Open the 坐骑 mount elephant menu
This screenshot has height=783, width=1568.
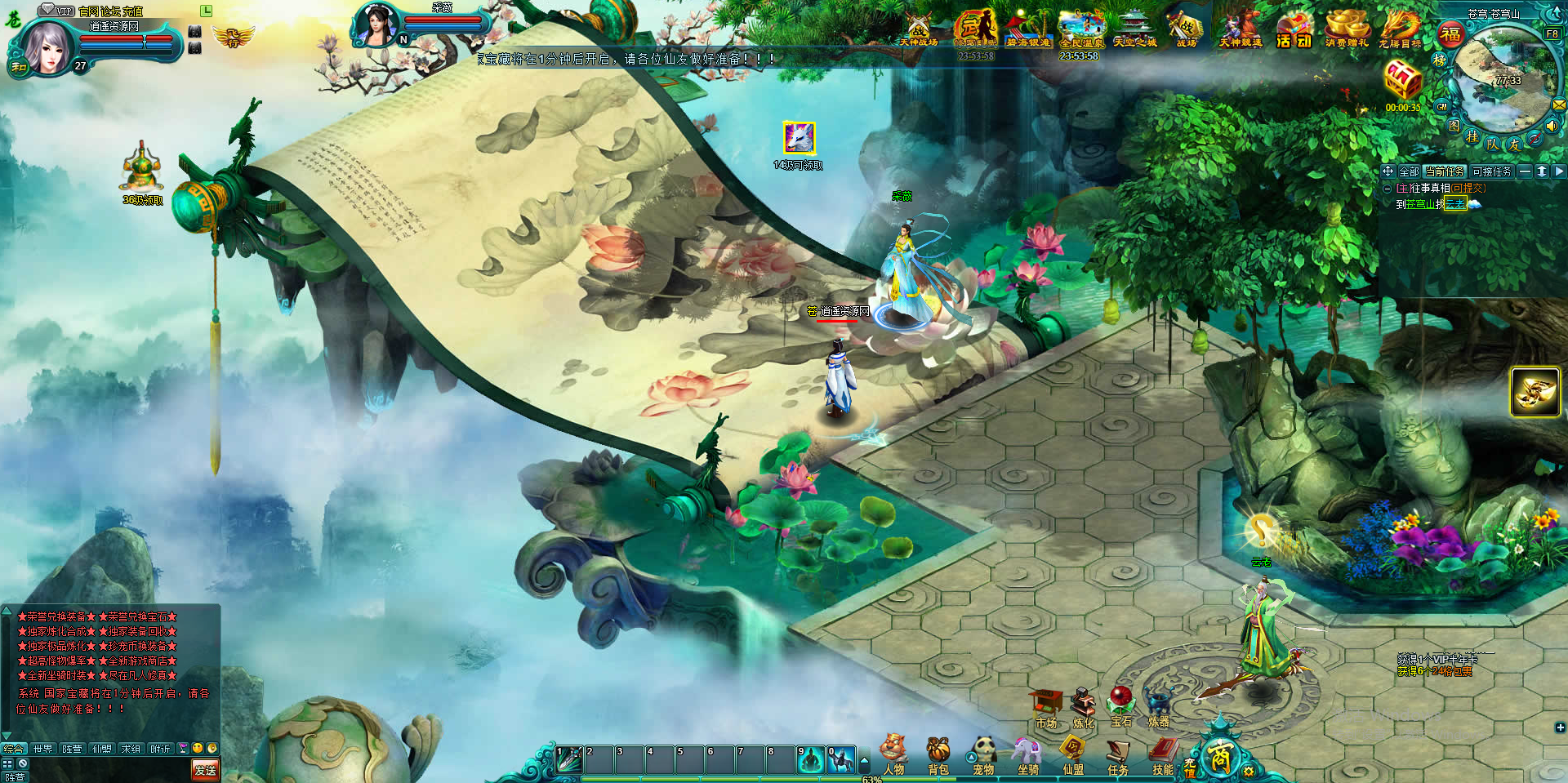click(x=1028, y=754)
